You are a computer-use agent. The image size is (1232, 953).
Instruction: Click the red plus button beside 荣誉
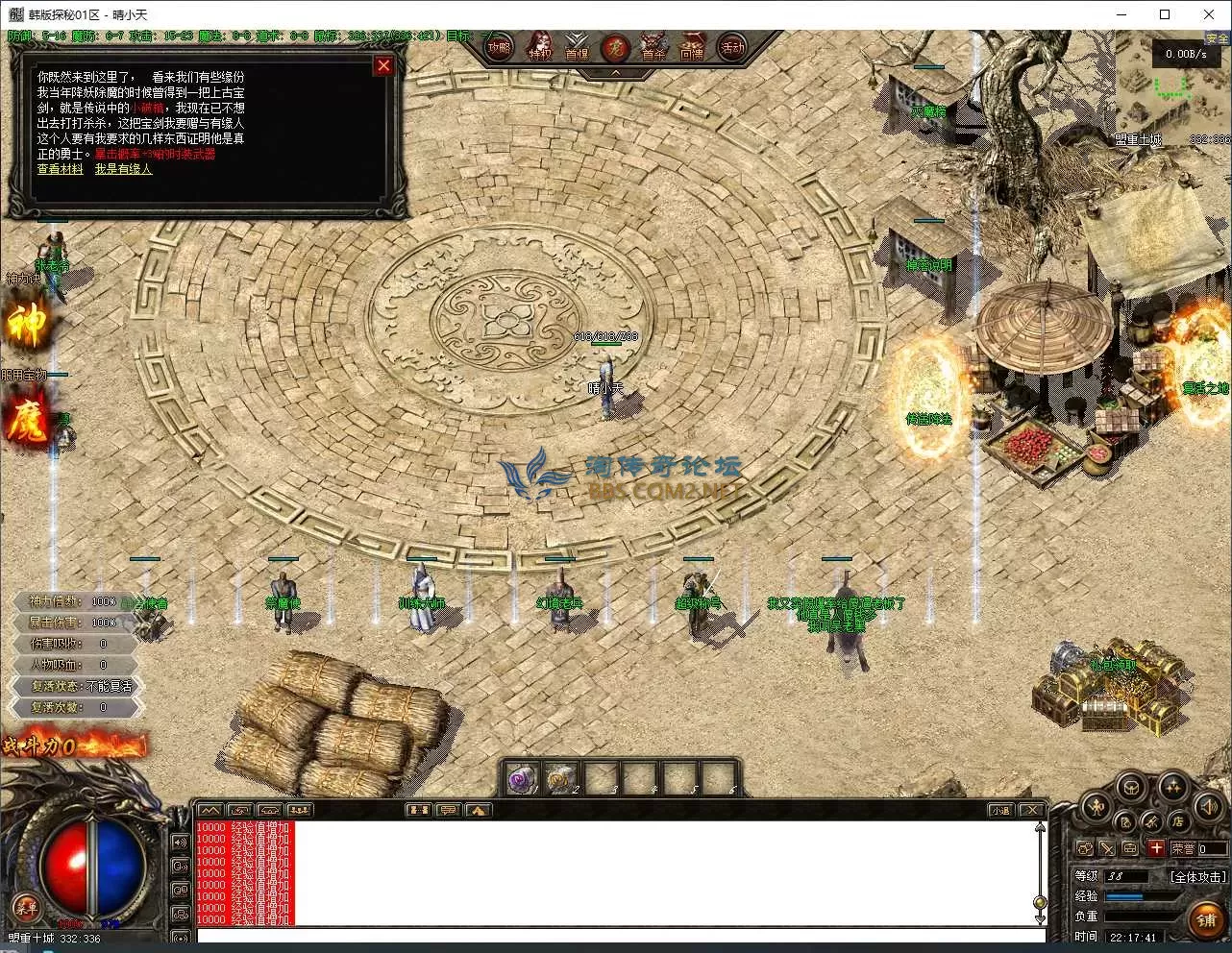(1156, 848)
